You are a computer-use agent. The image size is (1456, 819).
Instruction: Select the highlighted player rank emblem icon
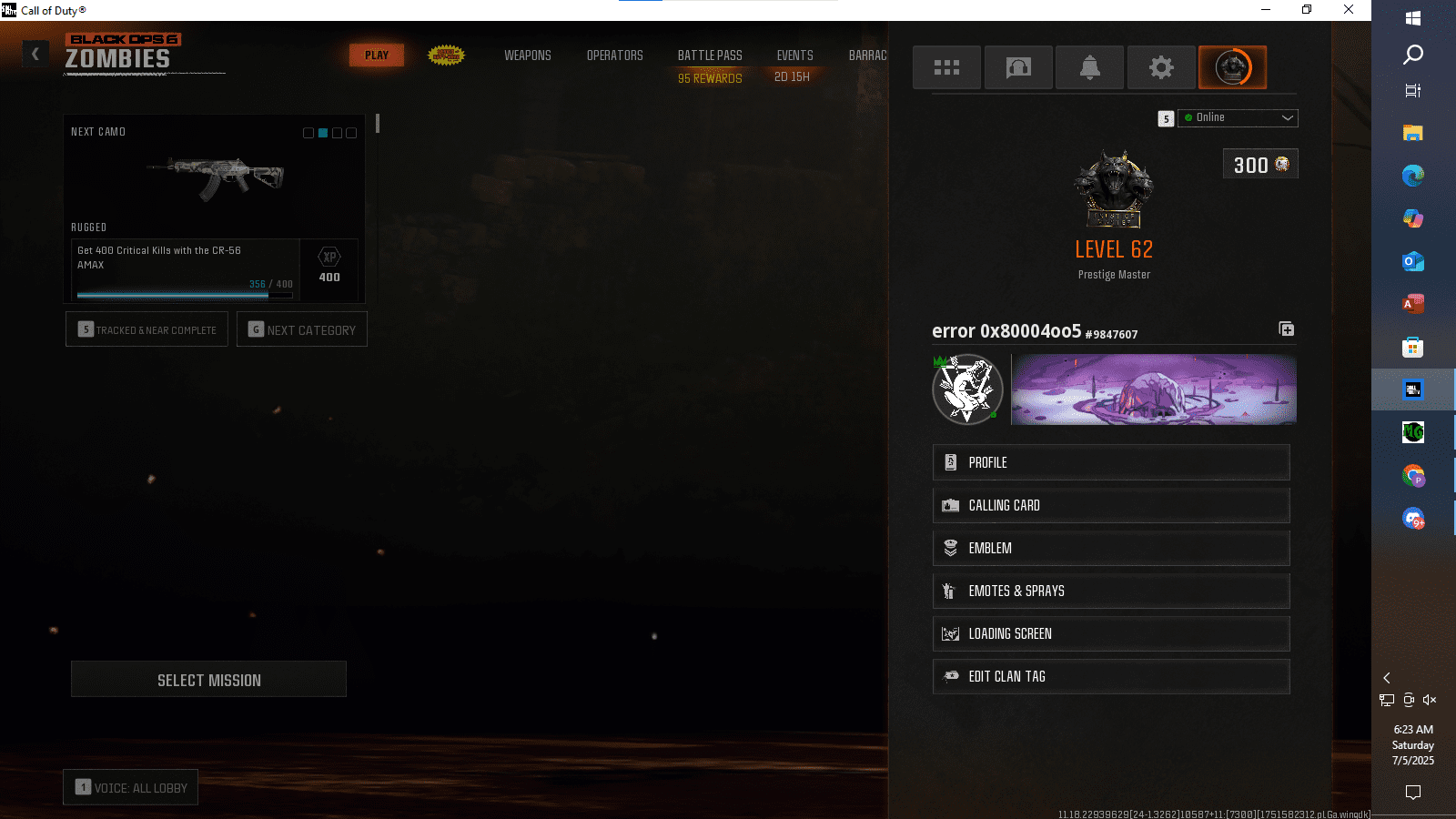pyautogui.click(x=1233, y=66)
